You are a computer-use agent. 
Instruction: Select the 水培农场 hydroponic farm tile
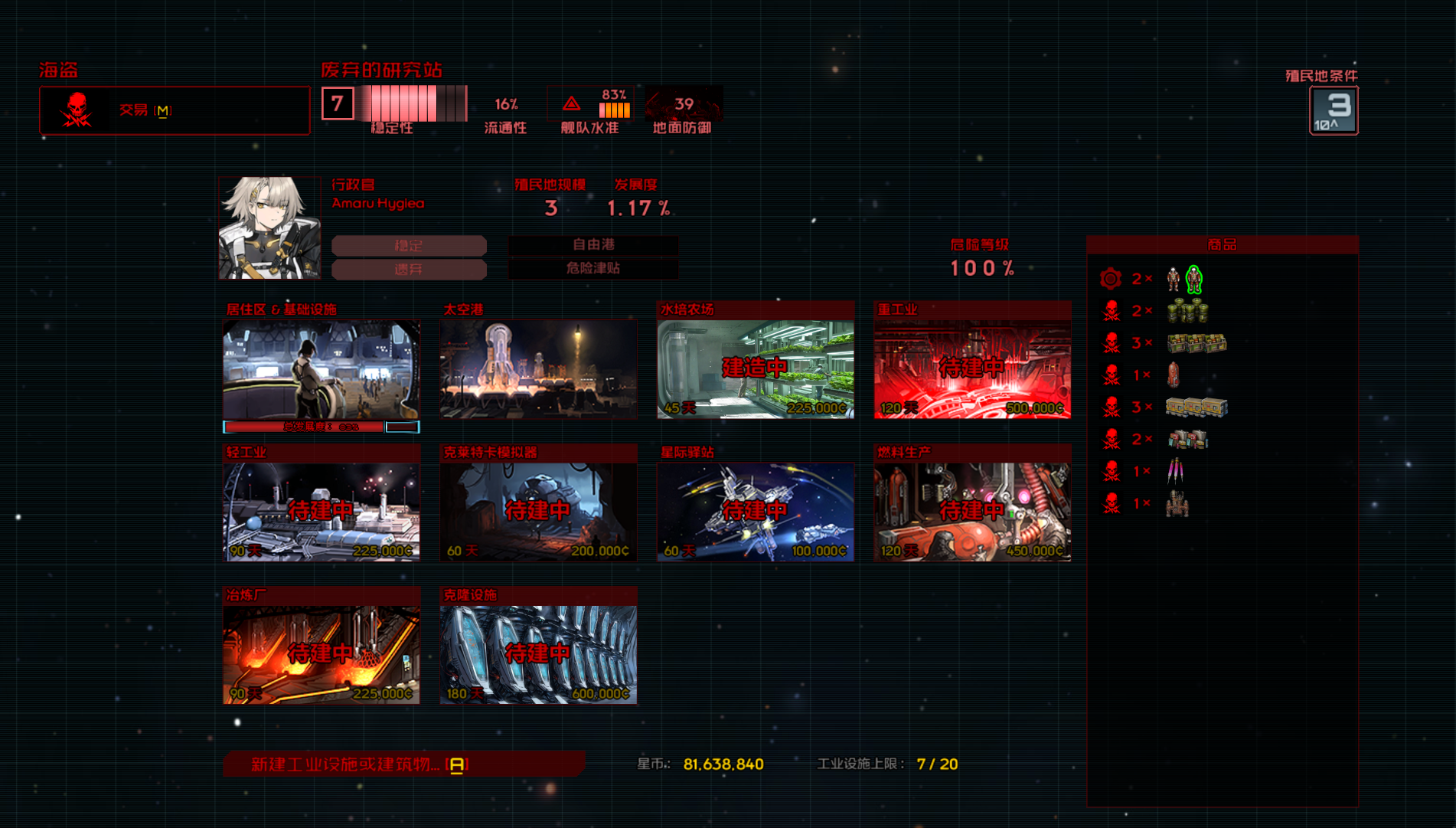tap(756, 369)
